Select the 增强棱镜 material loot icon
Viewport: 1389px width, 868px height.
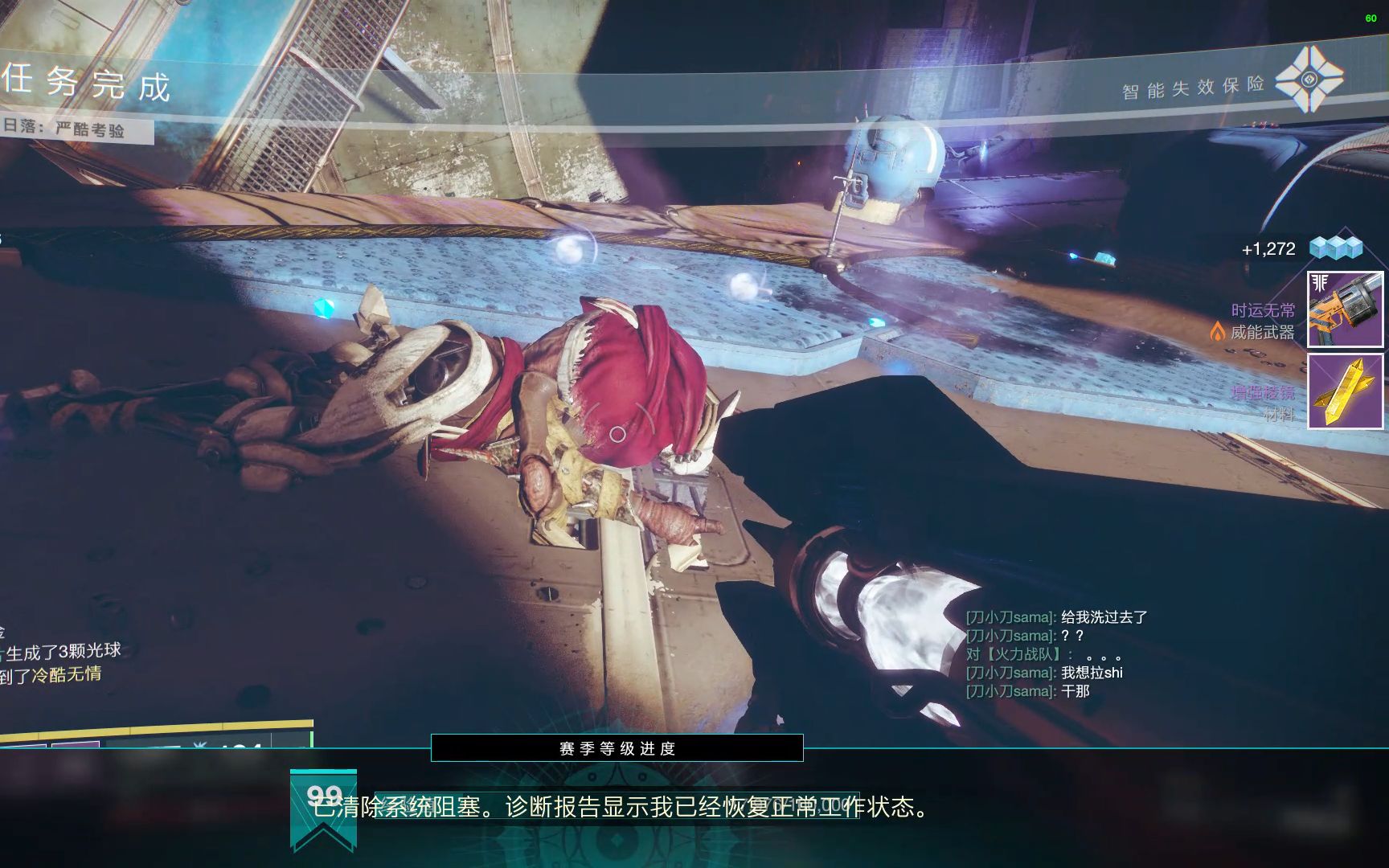pyautogui.click(x=1345, y=391)
